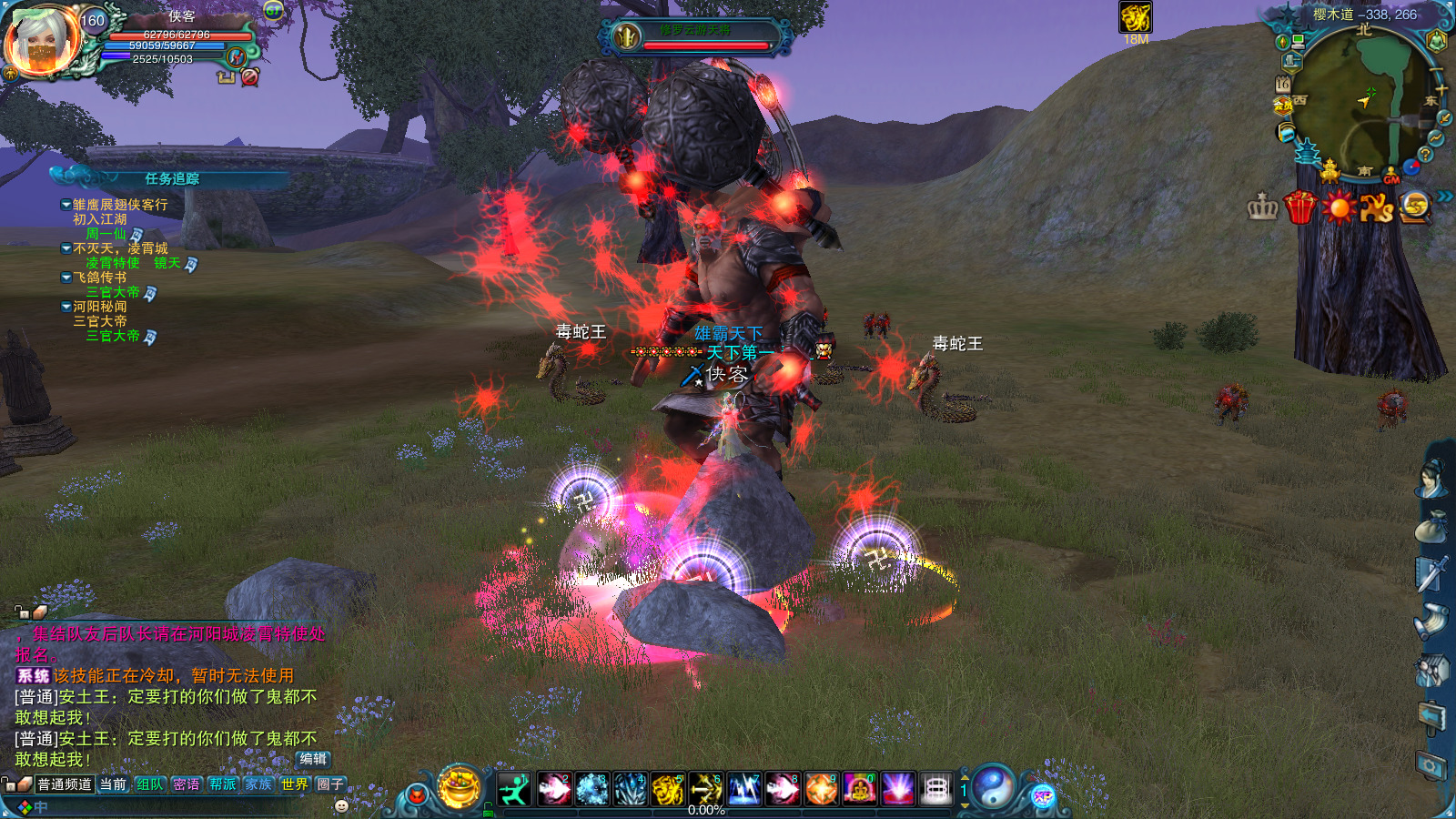Trigger the golden crossbow skill in slot 6
Screen dimensions: 1456x819
(x=706, y=788)
